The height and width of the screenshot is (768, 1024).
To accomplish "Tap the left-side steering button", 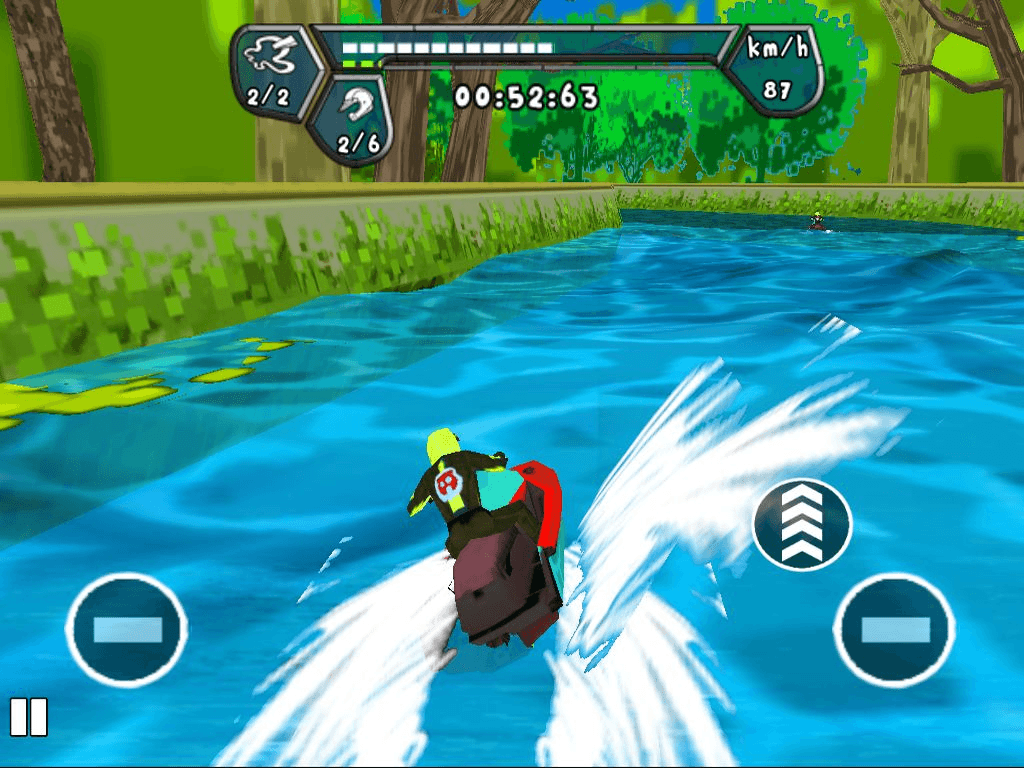I will click(x=127, y=629).
